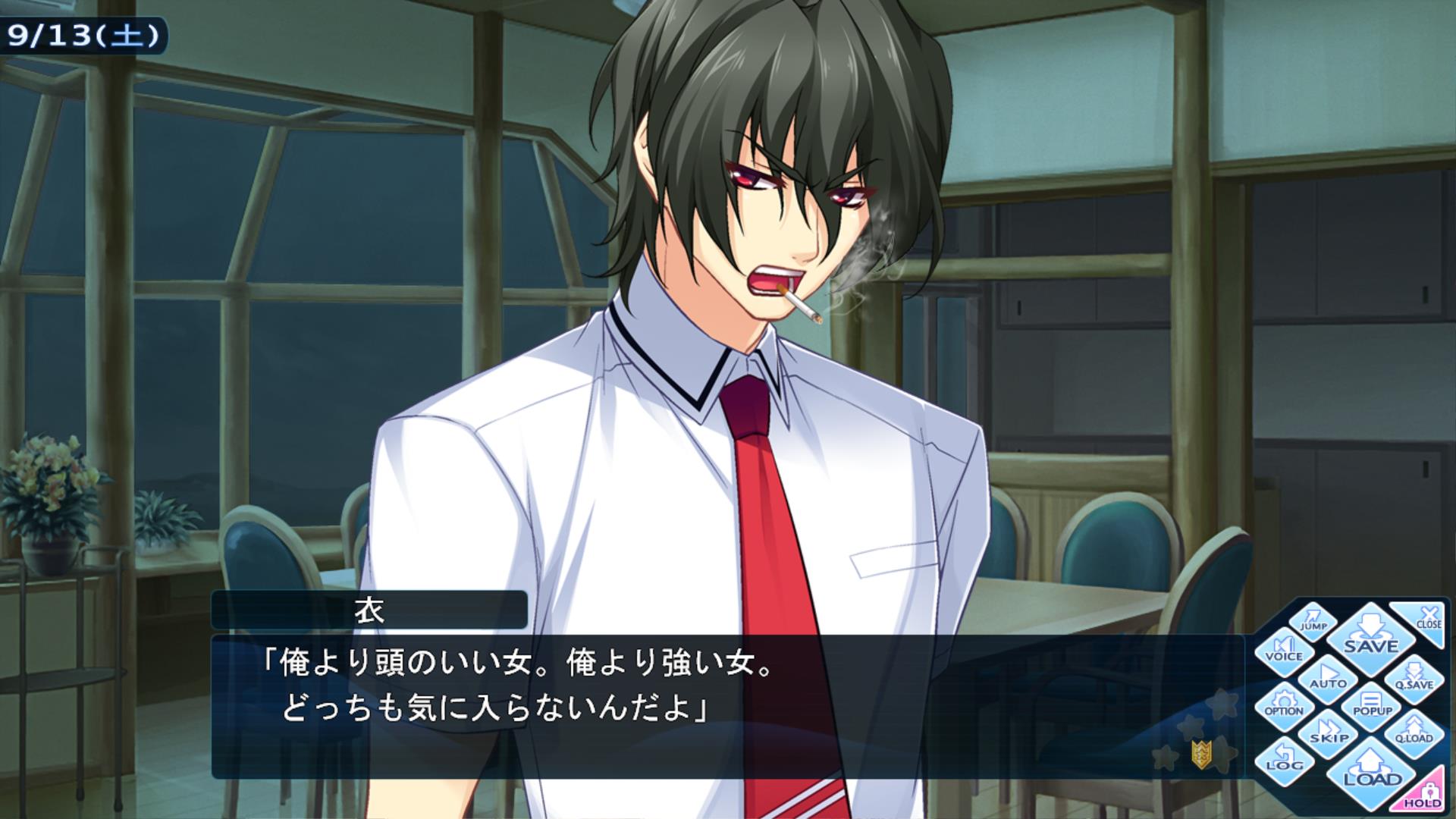Screen dimensions: 1456x819
Task: Open the OPTION settings
Action: coord(1284,705)
